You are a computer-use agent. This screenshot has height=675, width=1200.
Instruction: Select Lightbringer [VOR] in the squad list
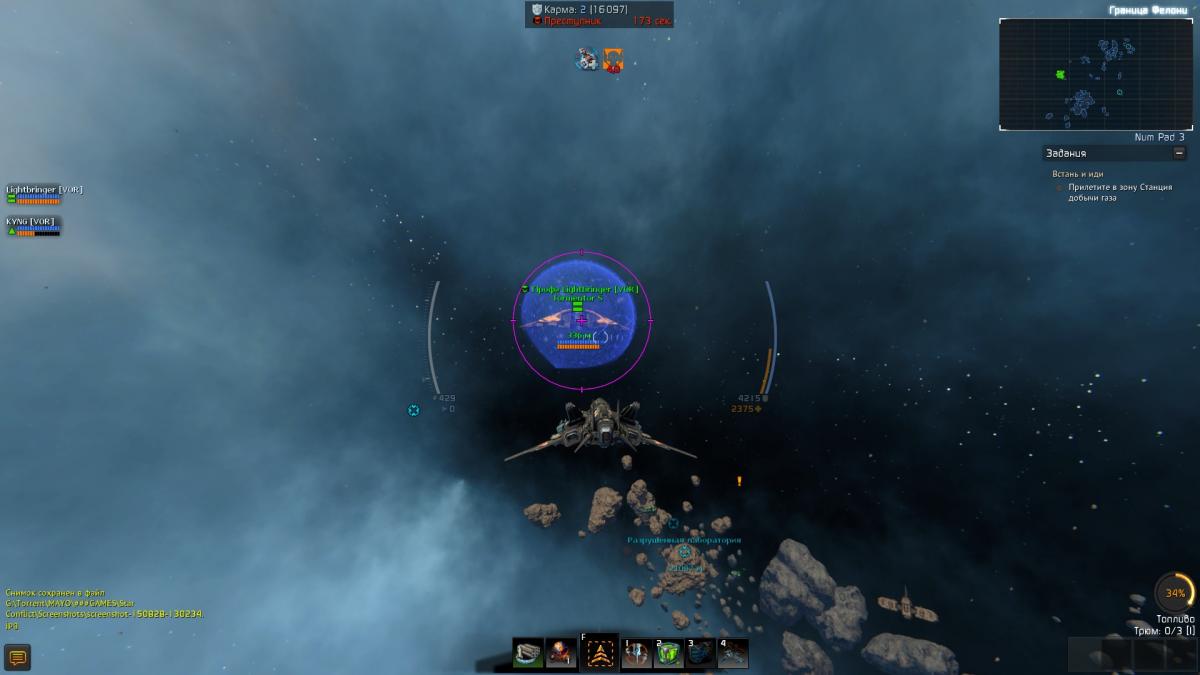pos(44,189)
